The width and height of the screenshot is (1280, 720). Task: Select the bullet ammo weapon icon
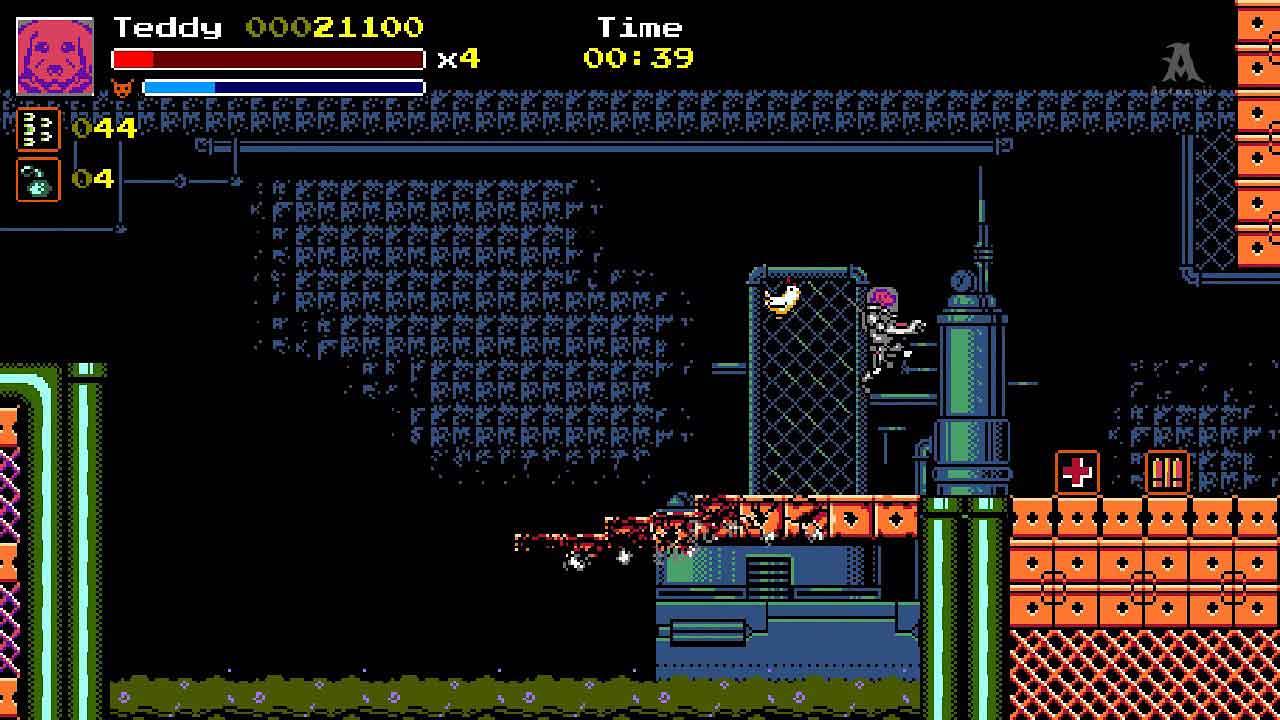pos(38,129)
